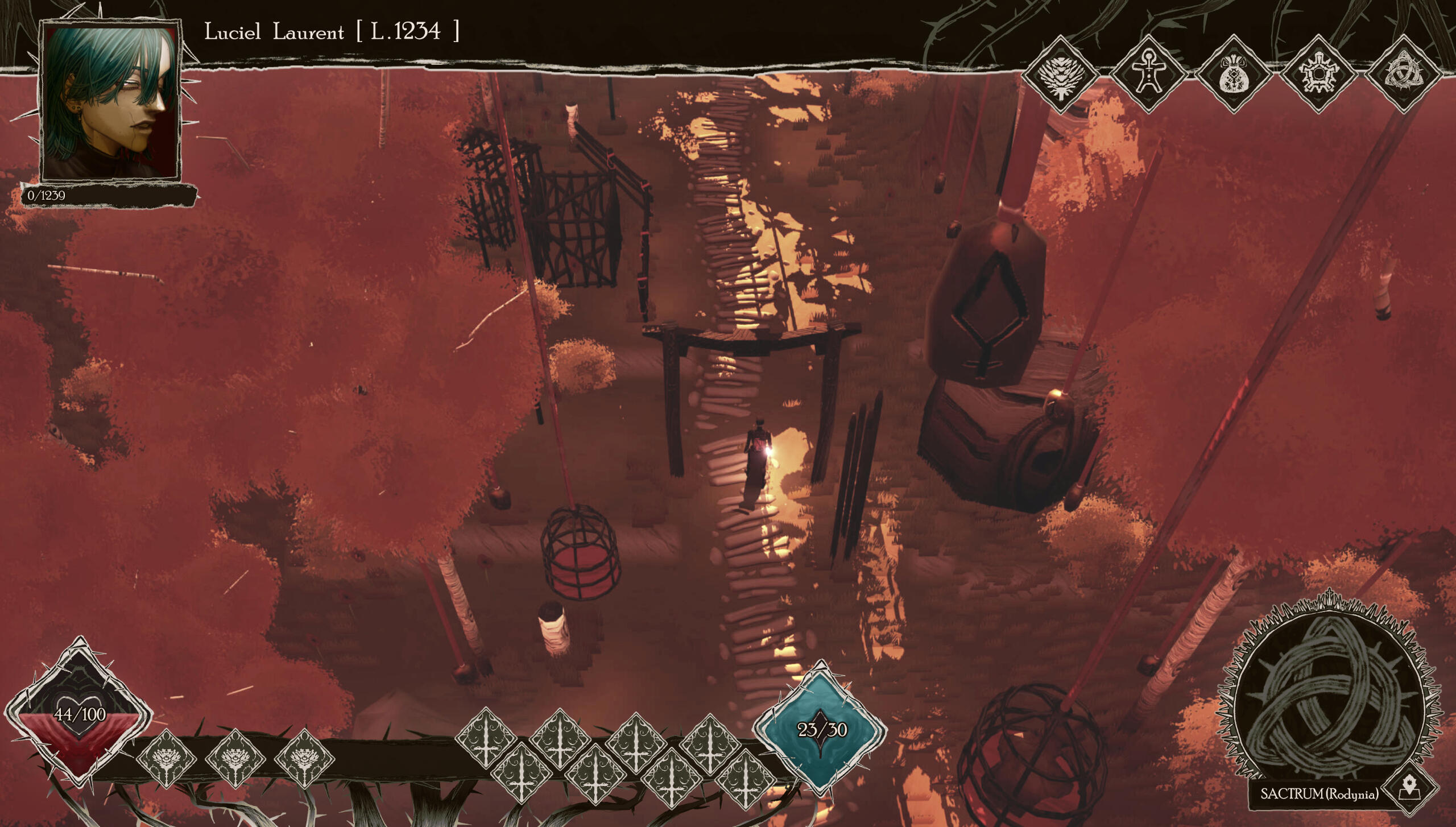Open the gear-shaped settings icon

[x=1318, y=75]
